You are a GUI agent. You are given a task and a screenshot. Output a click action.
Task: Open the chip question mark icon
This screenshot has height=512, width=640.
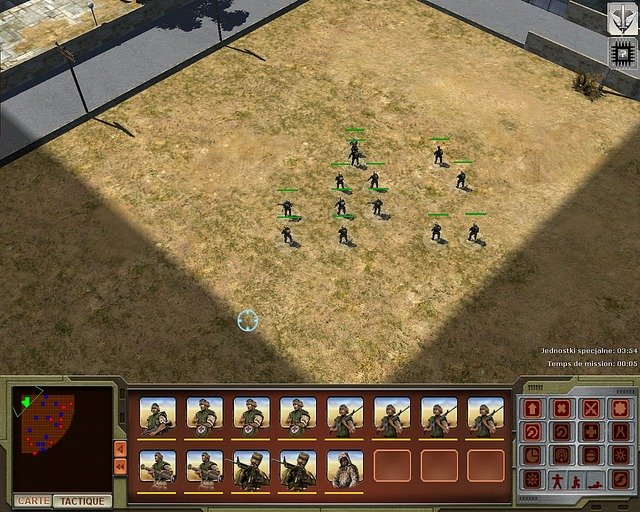tap(622, 54)
